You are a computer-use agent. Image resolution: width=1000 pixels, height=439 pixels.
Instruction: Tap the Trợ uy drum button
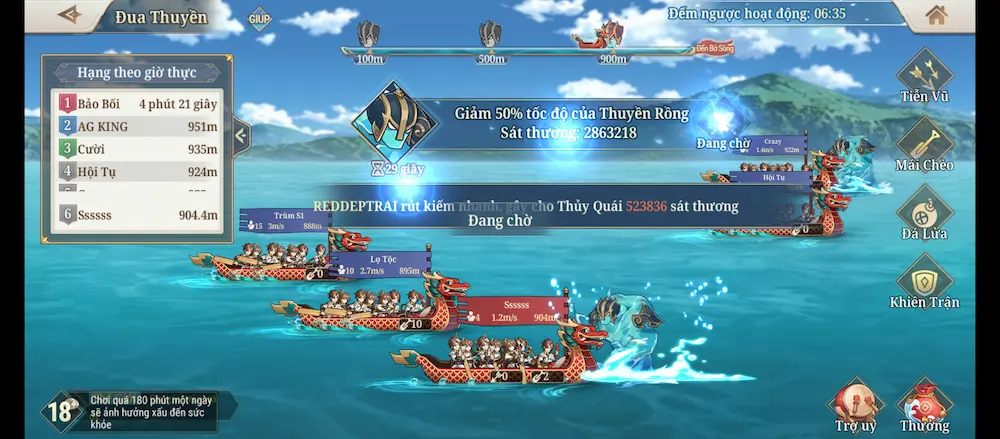click(855, 402)
